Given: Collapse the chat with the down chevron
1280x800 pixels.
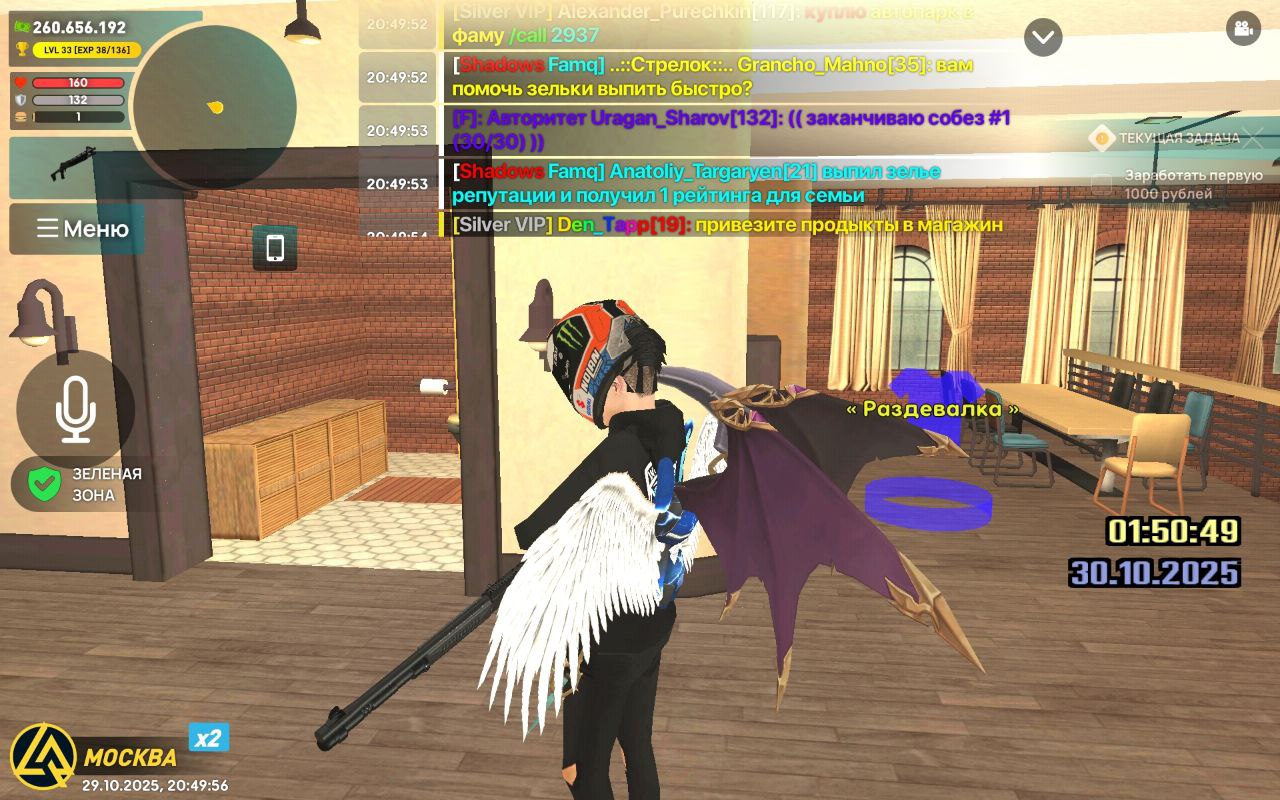Looking at the screenshot, I should [x=1043, y=38].
